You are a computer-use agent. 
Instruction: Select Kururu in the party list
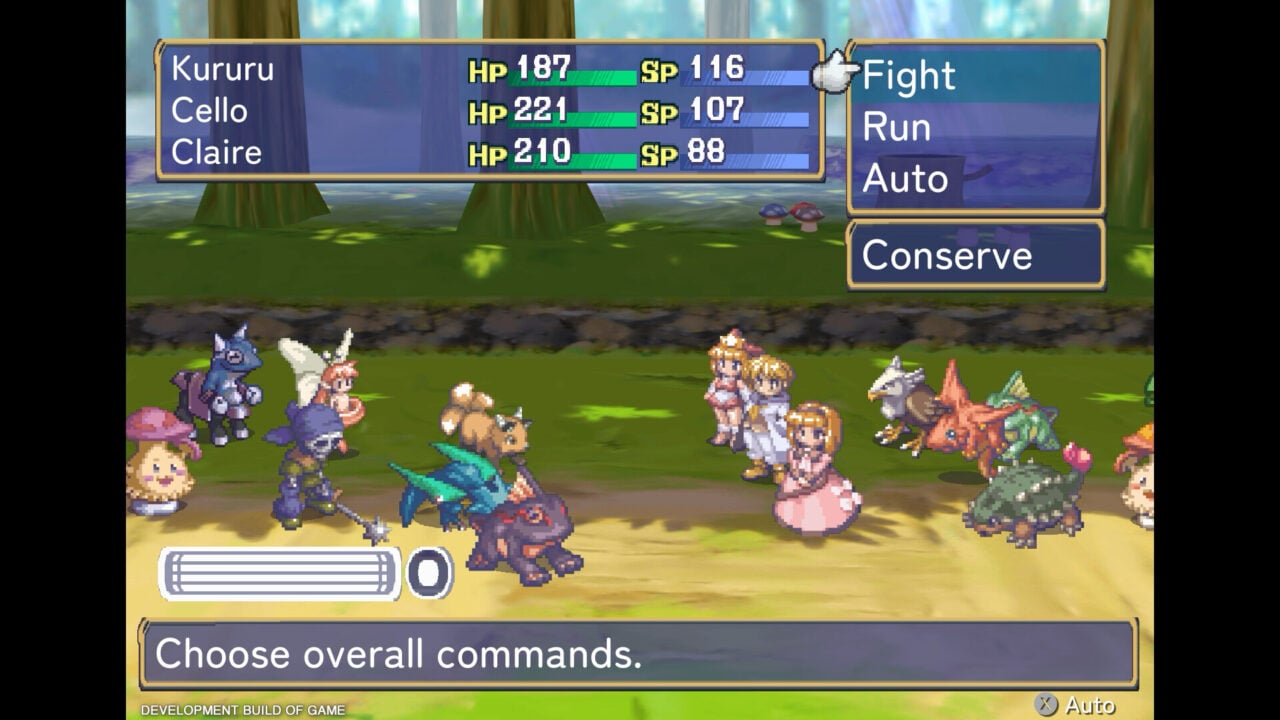pyautogui.click(x=222, y=69)
